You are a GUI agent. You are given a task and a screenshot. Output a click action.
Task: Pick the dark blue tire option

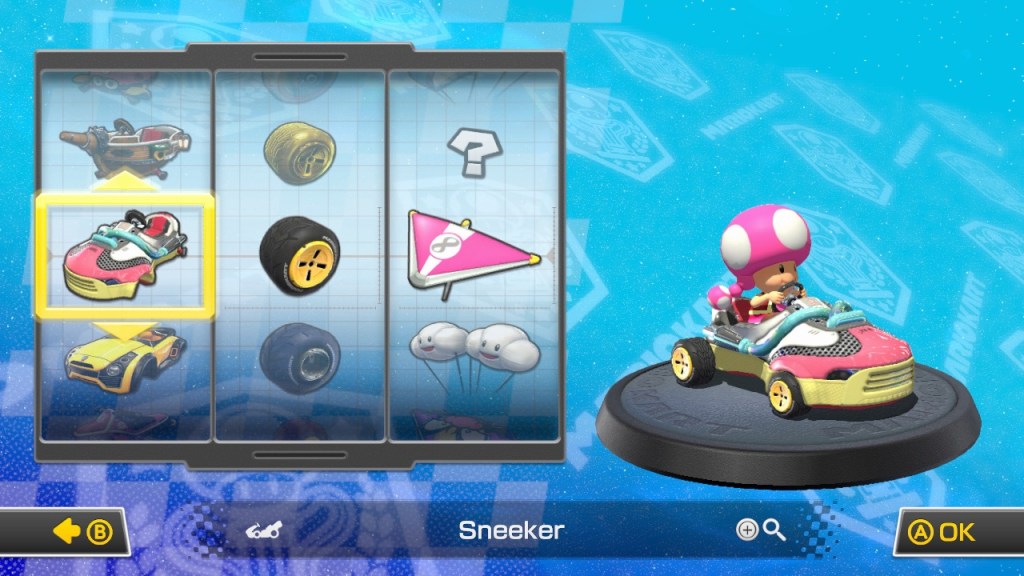[x=300, y=356]
